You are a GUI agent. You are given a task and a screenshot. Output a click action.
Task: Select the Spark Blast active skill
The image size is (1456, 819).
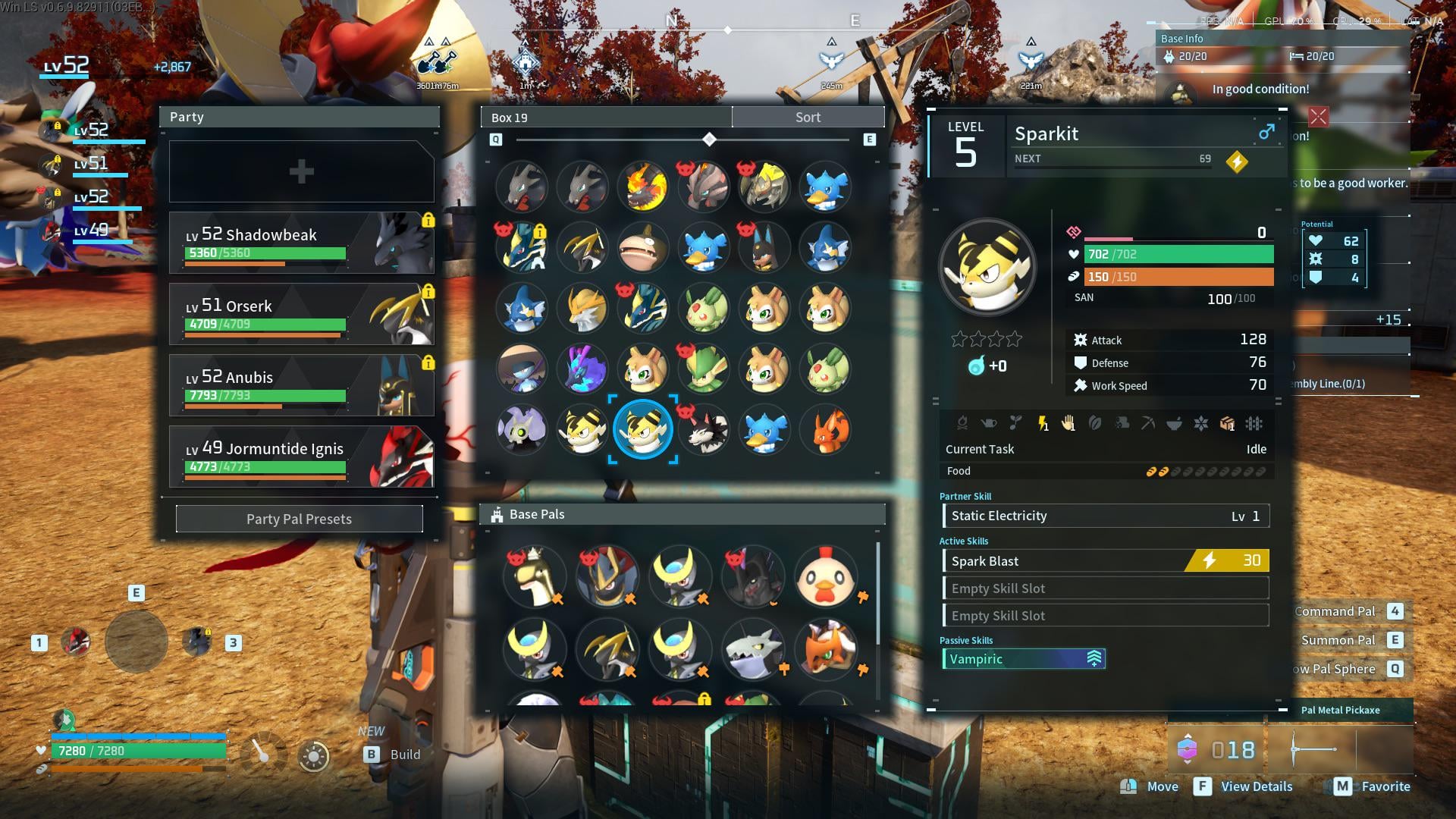(1105, 561)
